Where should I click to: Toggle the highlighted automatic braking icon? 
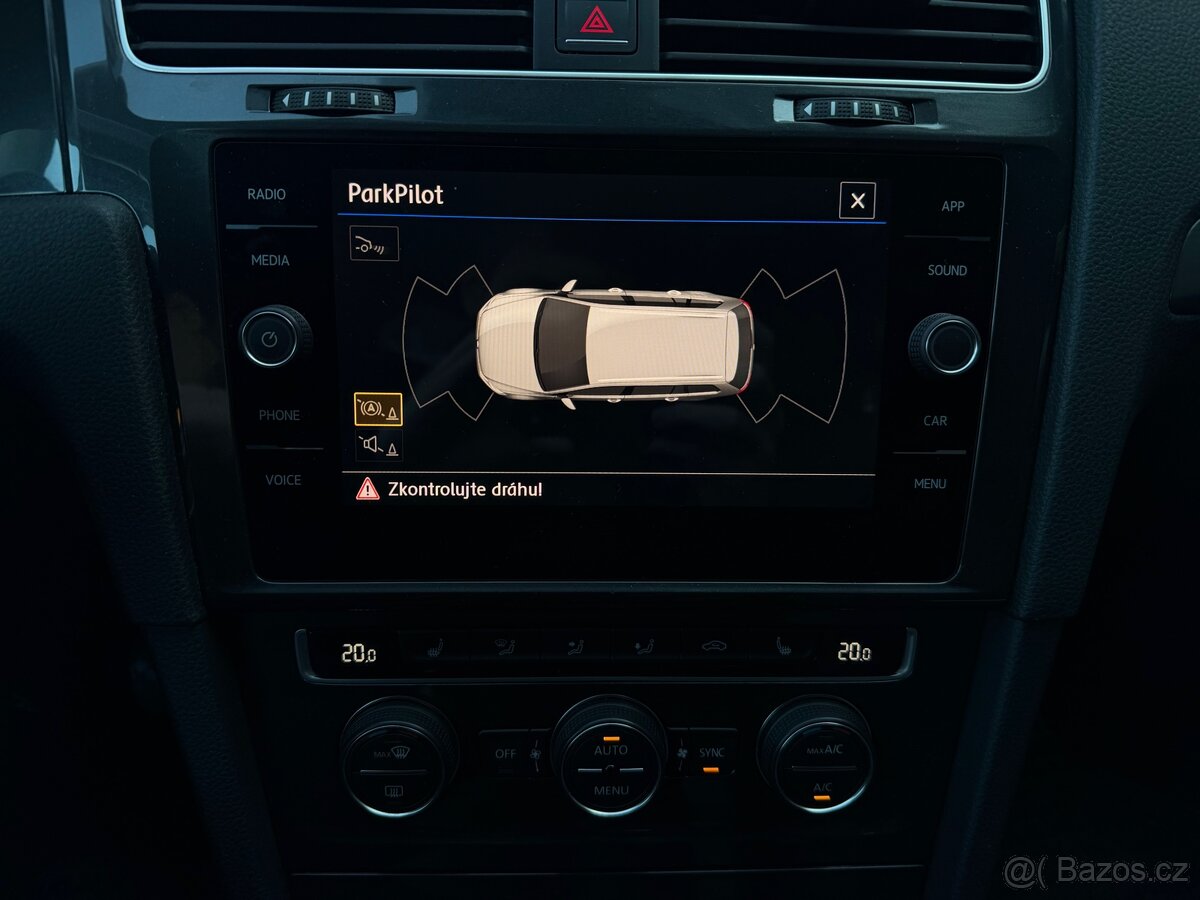(x=378, y=410)
